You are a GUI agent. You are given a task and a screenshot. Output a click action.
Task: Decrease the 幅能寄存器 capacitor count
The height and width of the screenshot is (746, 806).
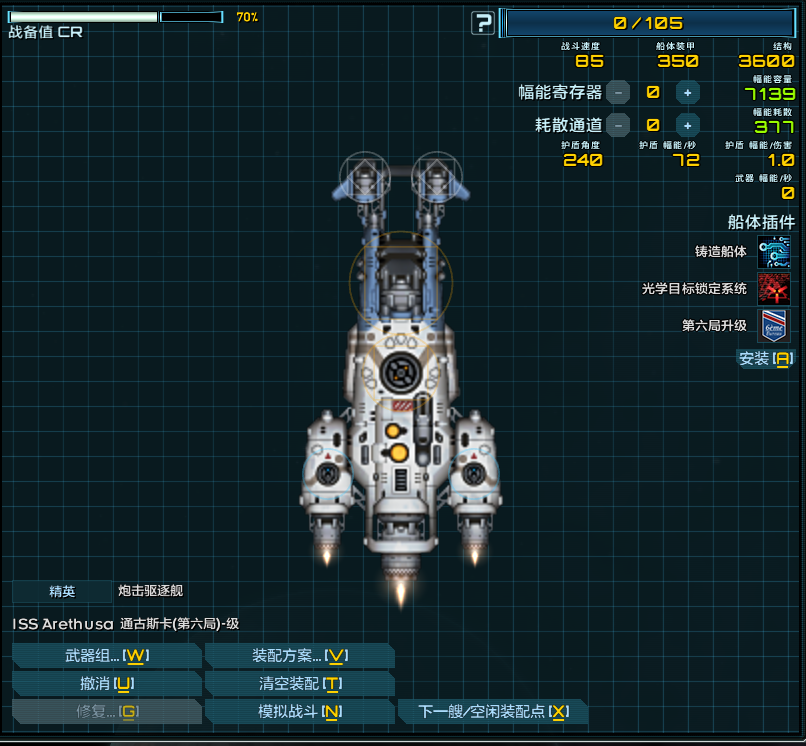pyautogui.click(x=619, y=92)
